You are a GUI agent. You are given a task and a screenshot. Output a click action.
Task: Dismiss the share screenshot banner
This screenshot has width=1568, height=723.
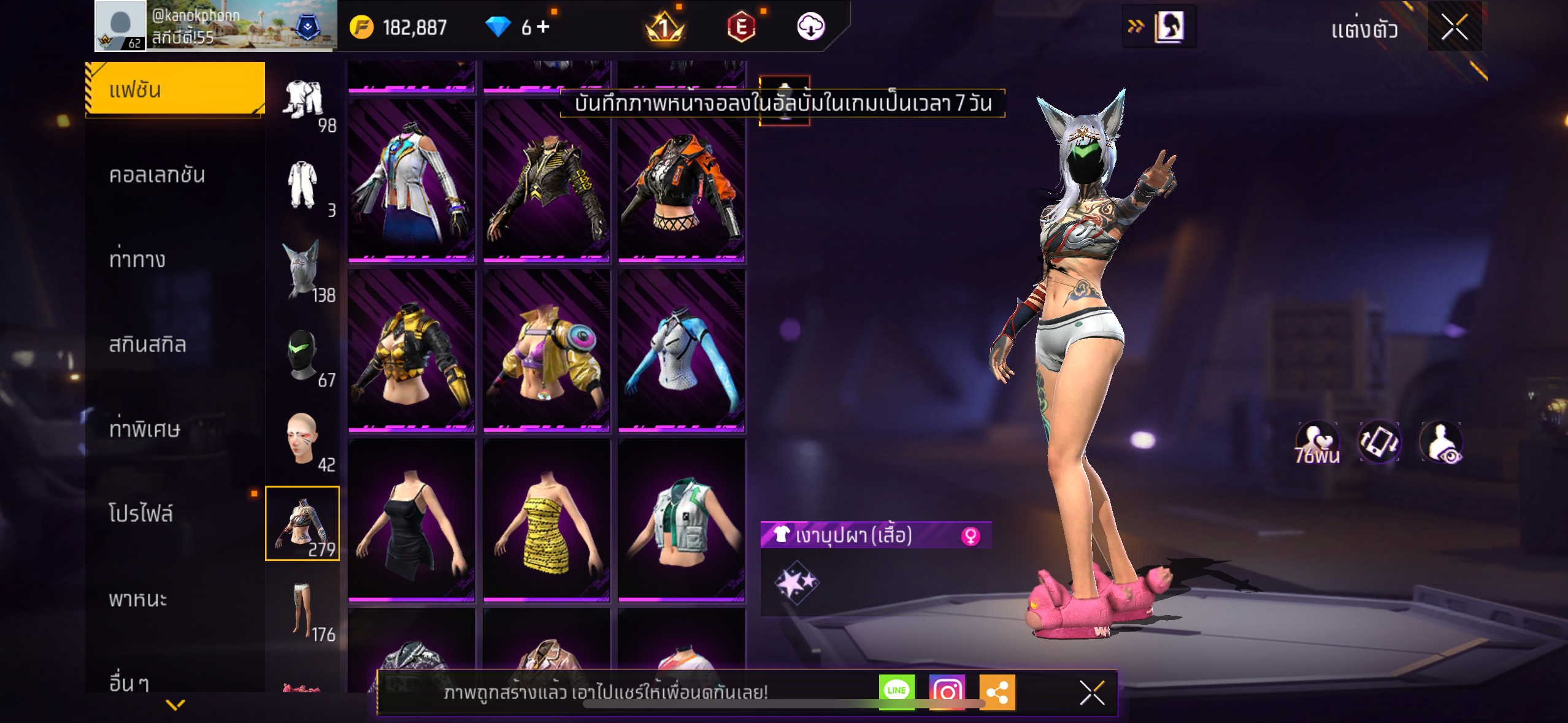(x=1092, y=693)
